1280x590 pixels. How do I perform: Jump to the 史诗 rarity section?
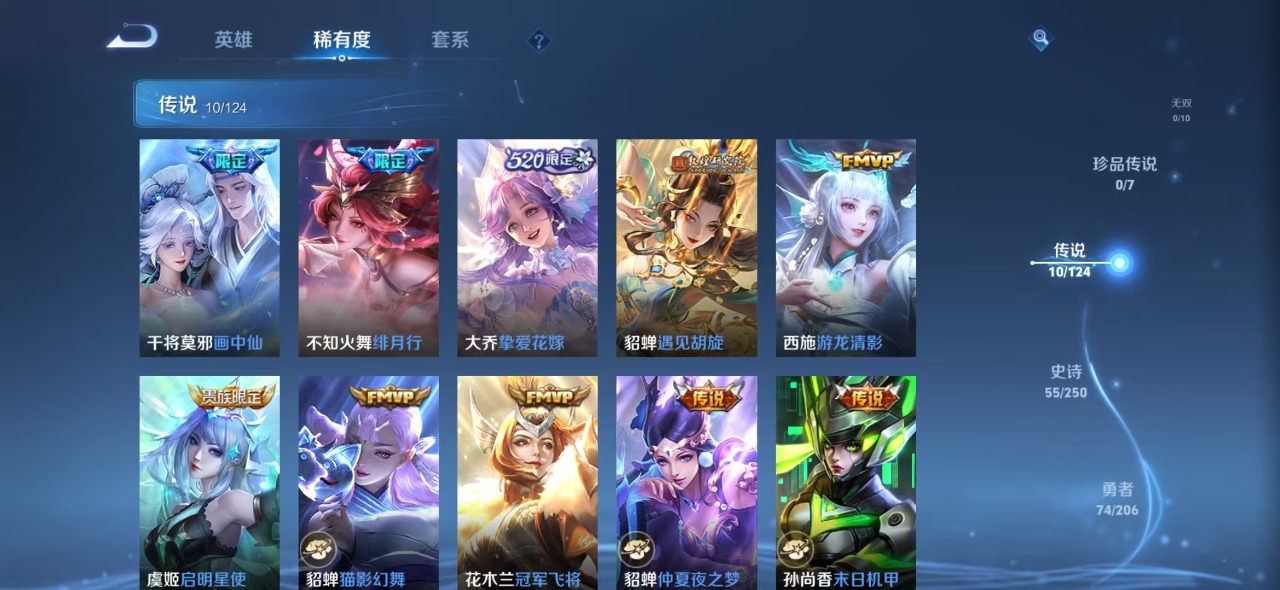coord(1066,381)
